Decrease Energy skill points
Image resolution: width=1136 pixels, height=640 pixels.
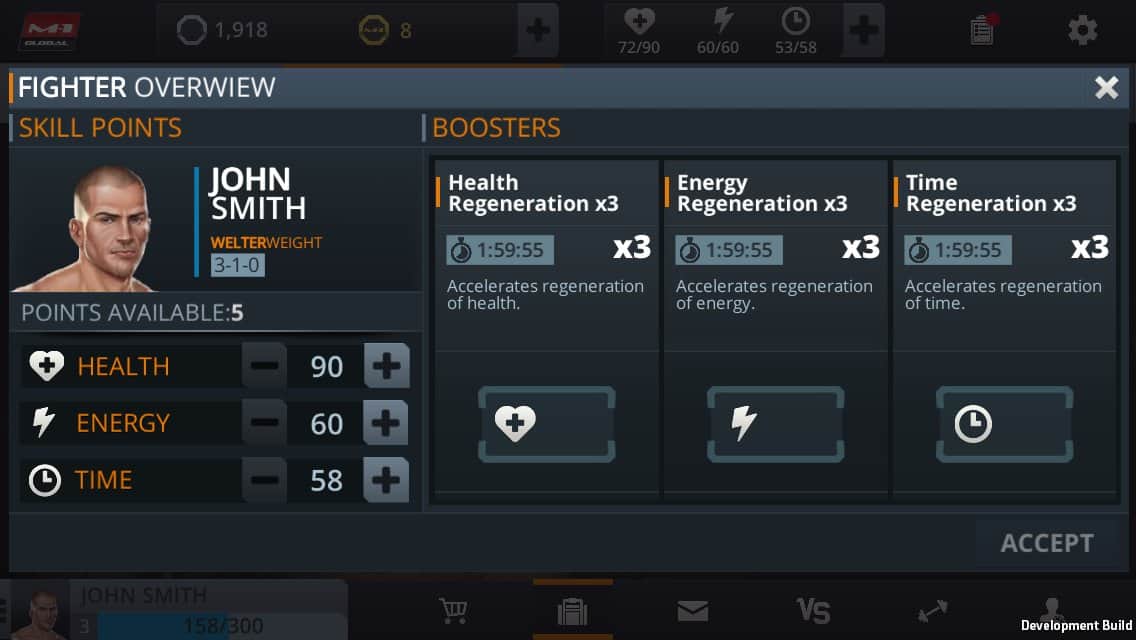coord(264,423)
